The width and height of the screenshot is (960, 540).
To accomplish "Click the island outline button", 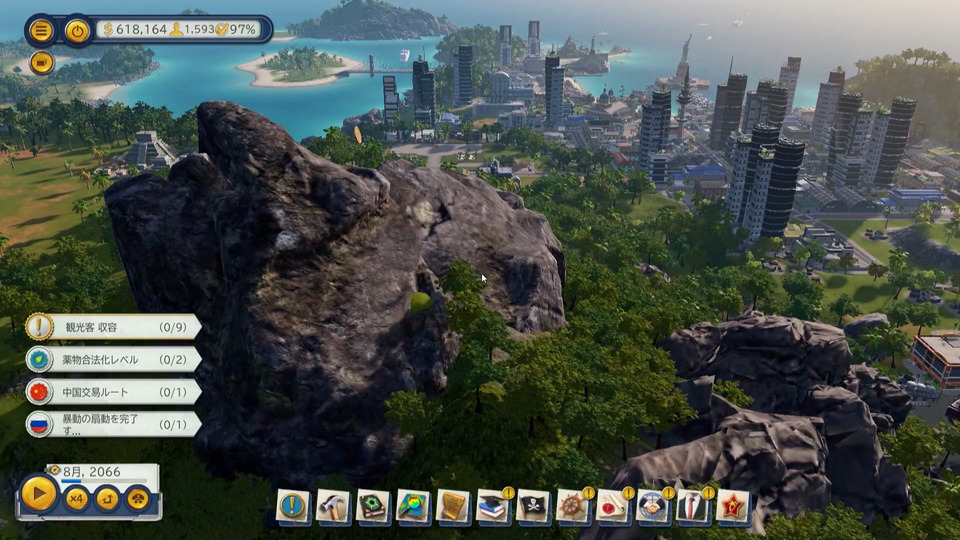I will [x=107, y=497].
